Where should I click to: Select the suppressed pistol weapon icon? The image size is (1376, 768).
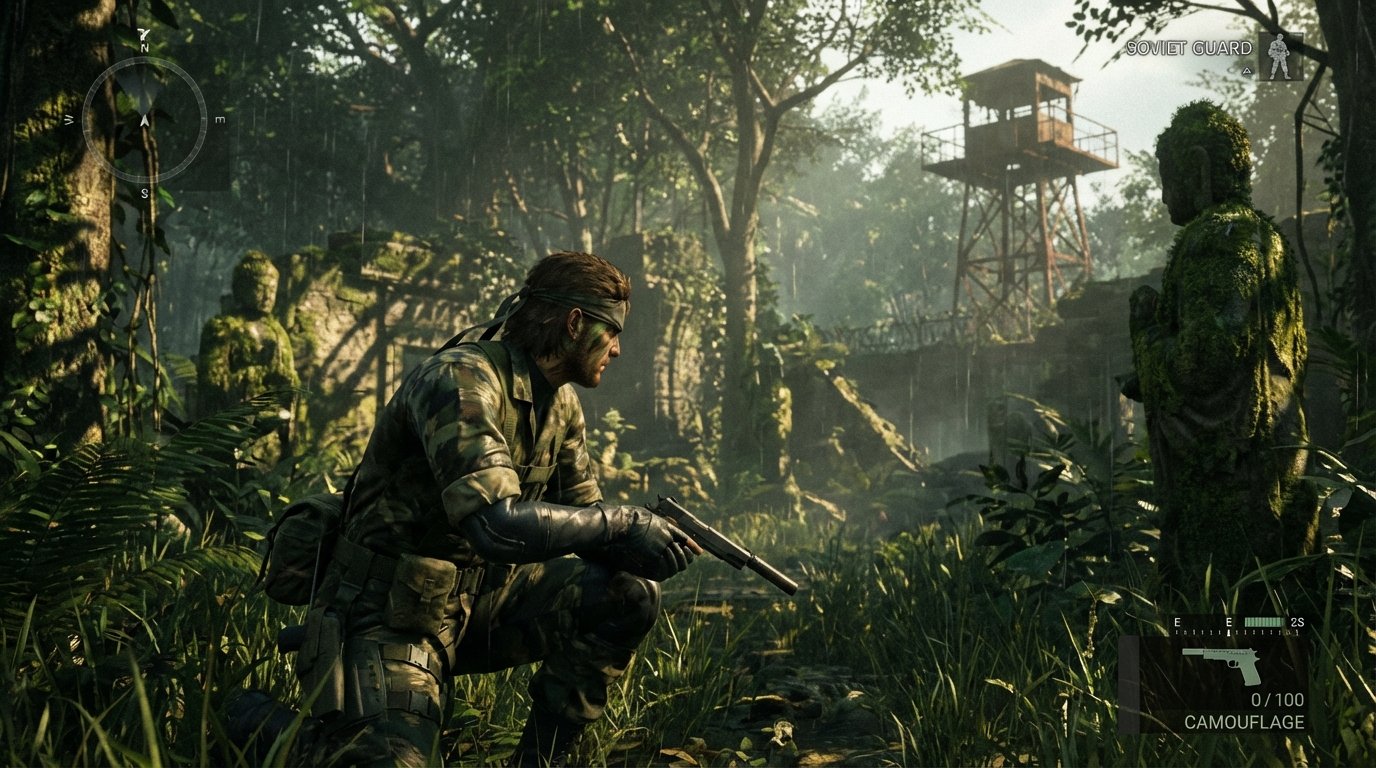(1224, 667)
